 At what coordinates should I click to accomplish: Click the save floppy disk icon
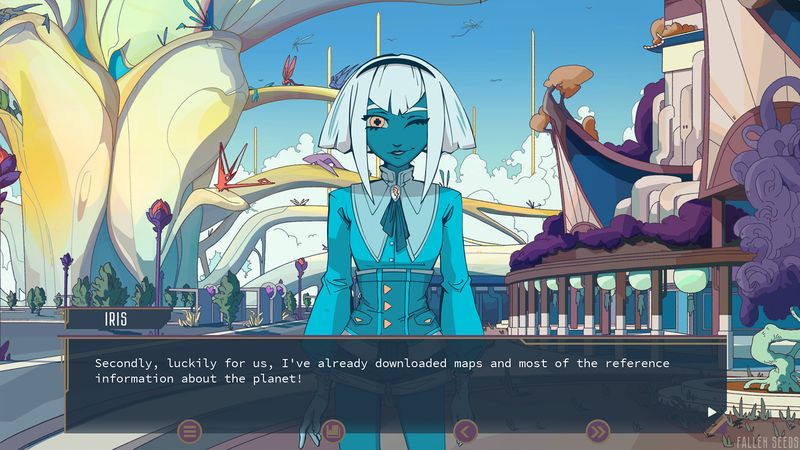pos(333,432)
